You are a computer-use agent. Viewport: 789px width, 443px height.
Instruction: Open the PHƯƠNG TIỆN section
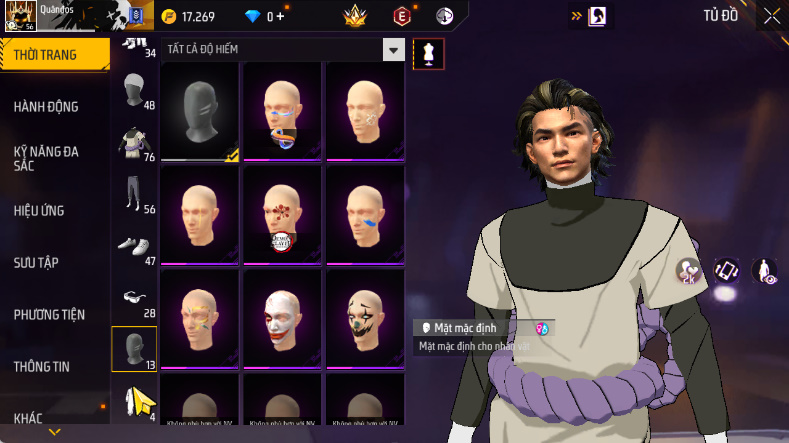pyautogui.click(x=49, y=314)
